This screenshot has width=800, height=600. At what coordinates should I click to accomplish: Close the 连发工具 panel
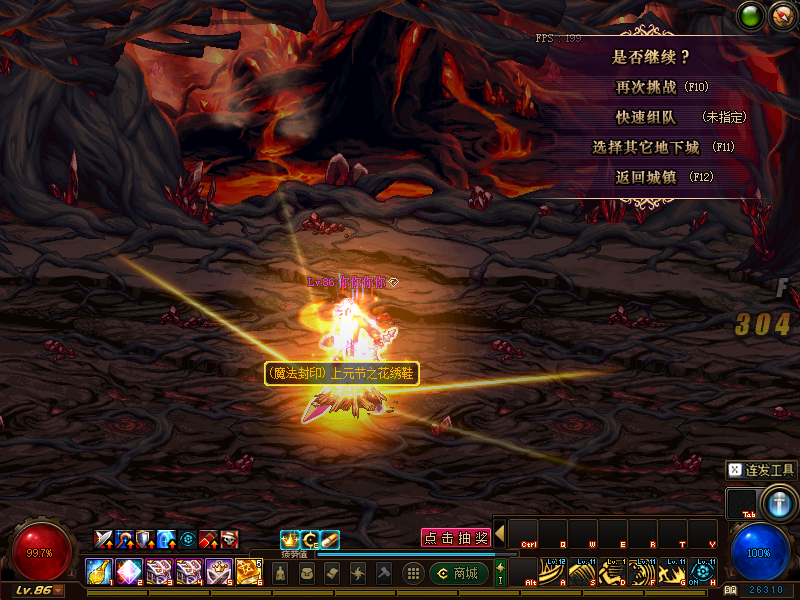735,469
